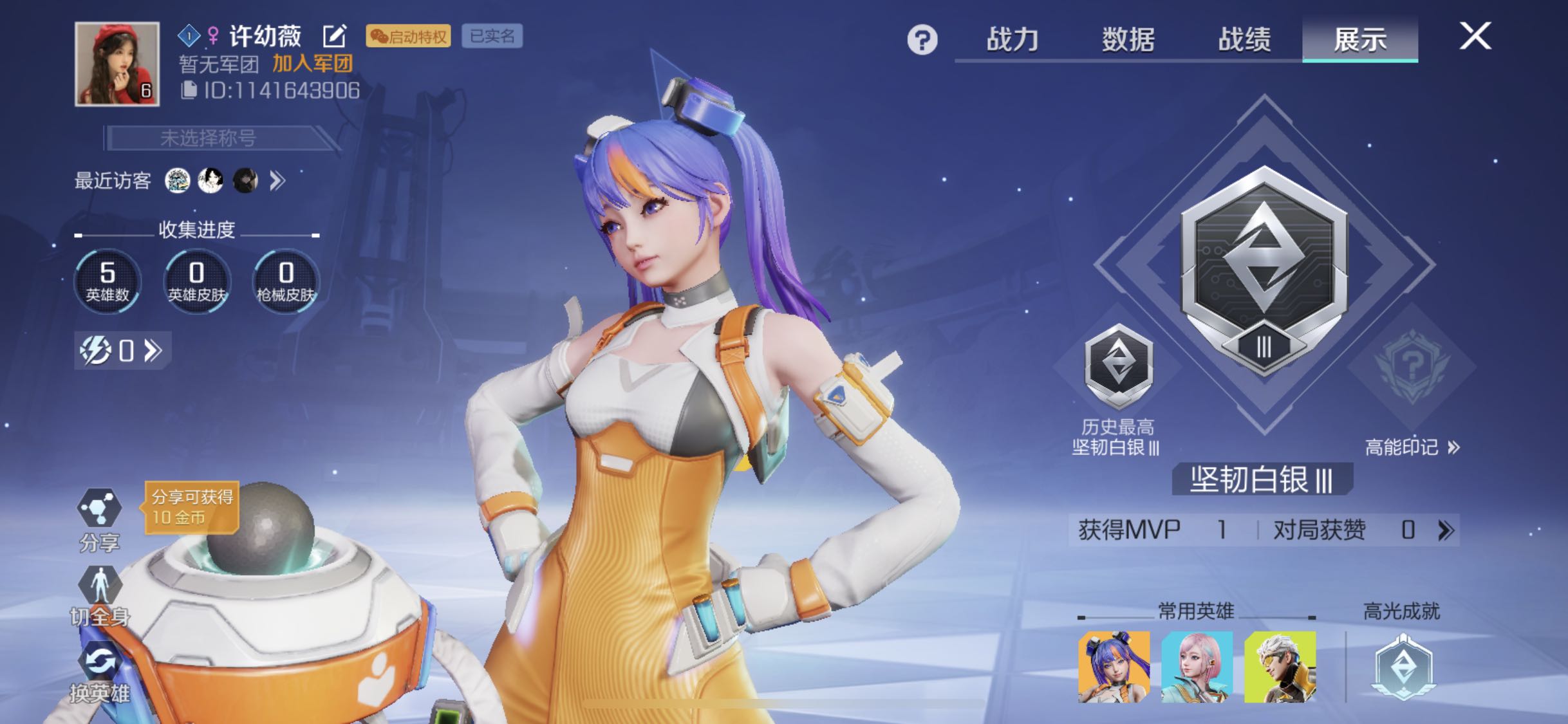Close the profile screen with X

pos(1475,36)
